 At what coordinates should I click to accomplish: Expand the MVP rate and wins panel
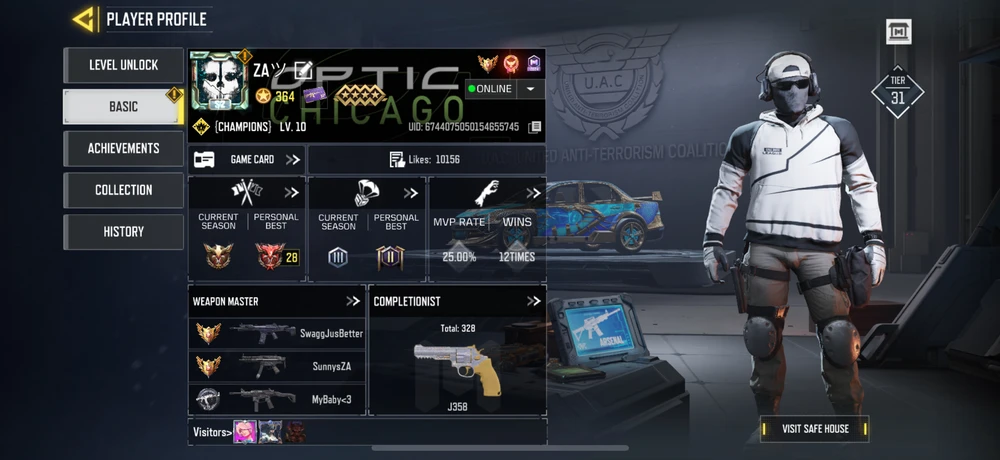pos(533,193)
